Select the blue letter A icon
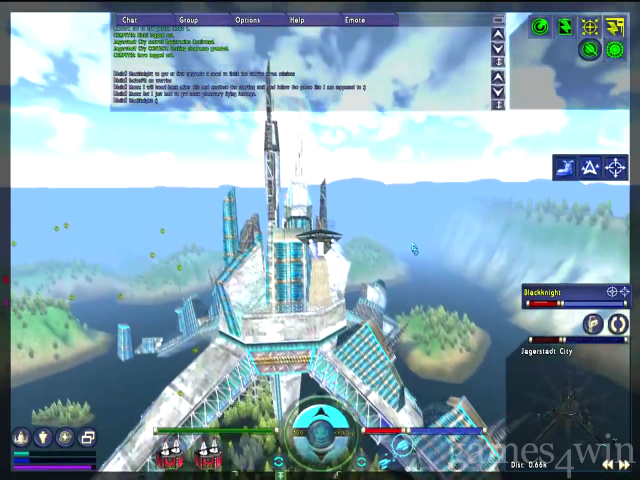Image resolution: width=640 pixels, height=480 pixels. (590, 168)
